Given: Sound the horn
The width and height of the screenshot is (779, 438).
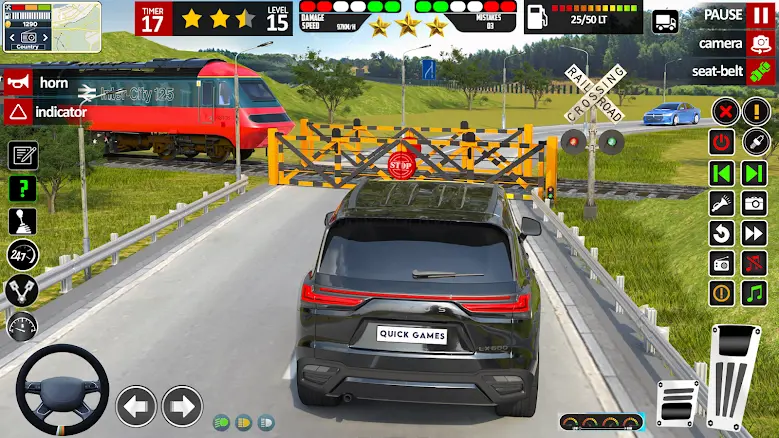Looking at the screenshot, I should (17, 83).
